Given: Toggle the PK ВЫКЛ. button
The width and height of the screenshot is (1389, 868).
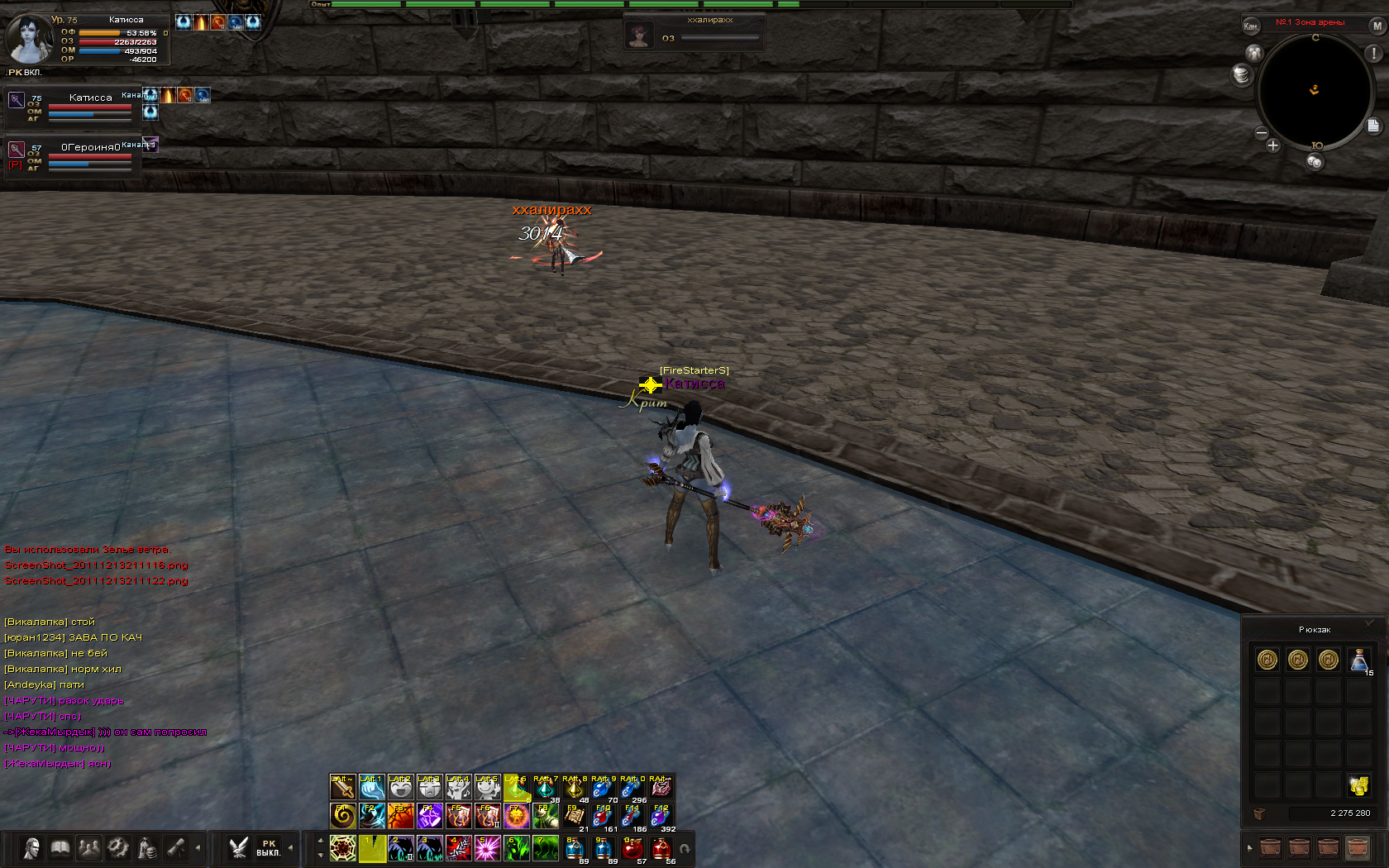Looking at the screenshot, I should pyautogui.click(x=268, y=848).
